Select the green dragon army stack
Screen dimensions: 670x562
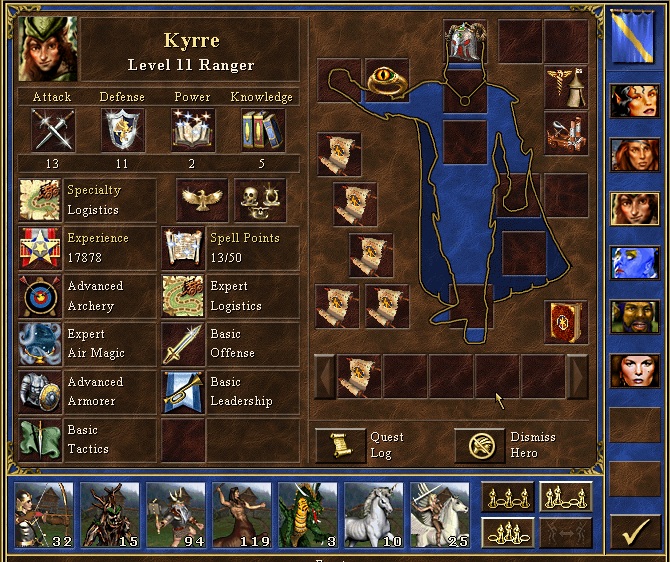tap(307, 514)
